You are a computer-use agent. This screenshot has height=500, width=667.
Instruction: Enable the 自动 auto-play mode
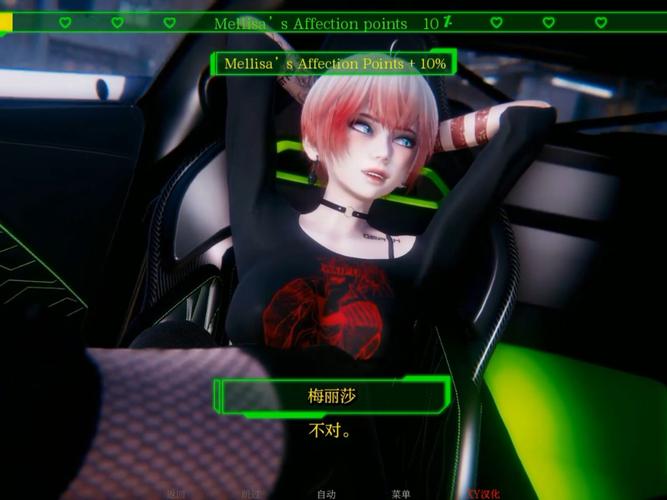pos(326,493)
